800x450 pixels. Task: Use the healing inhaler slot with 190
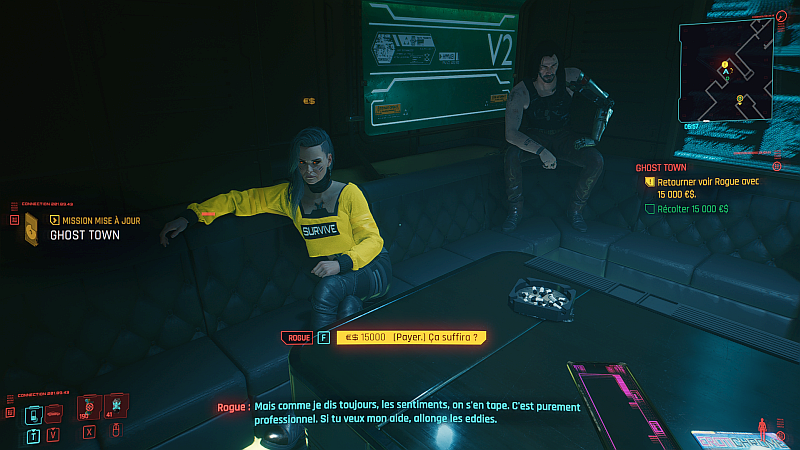click(87, 408)
